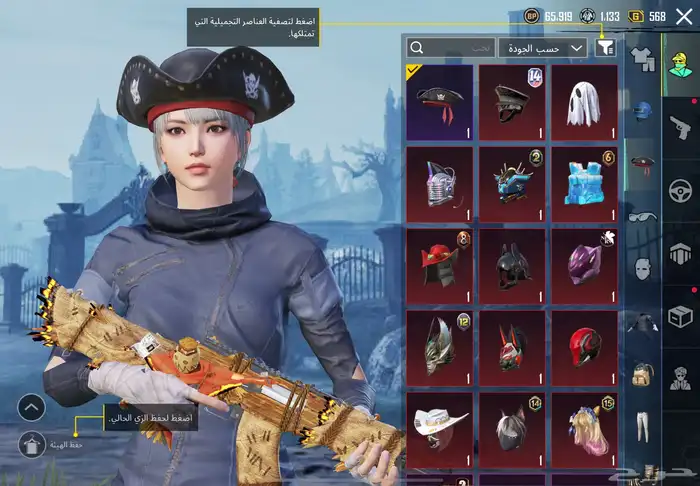
Task: Choose the red motorcycle helmet
Action: (584, 346)
